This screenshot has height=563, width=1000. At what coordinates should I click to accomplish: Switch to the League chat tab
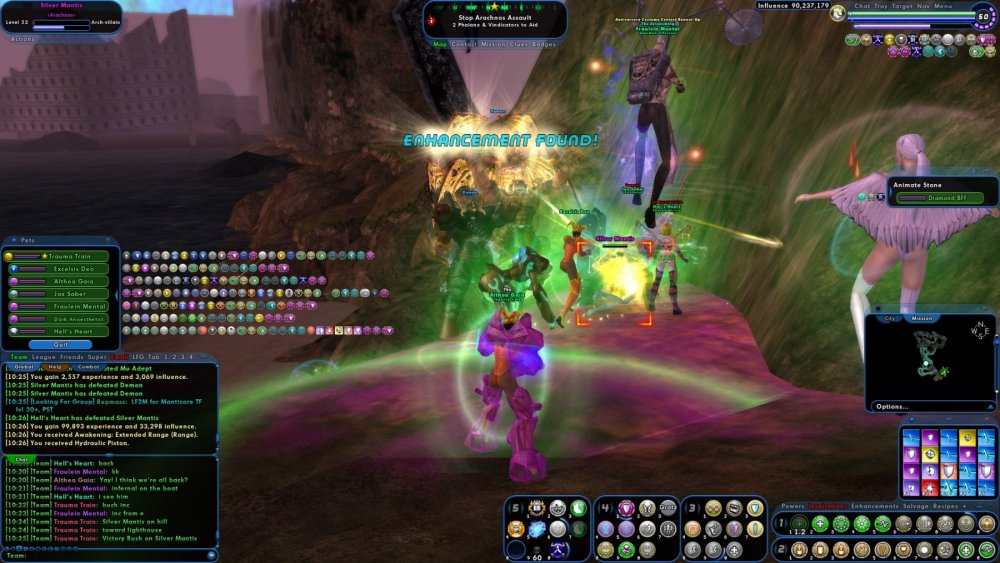[x=45, y=356]
